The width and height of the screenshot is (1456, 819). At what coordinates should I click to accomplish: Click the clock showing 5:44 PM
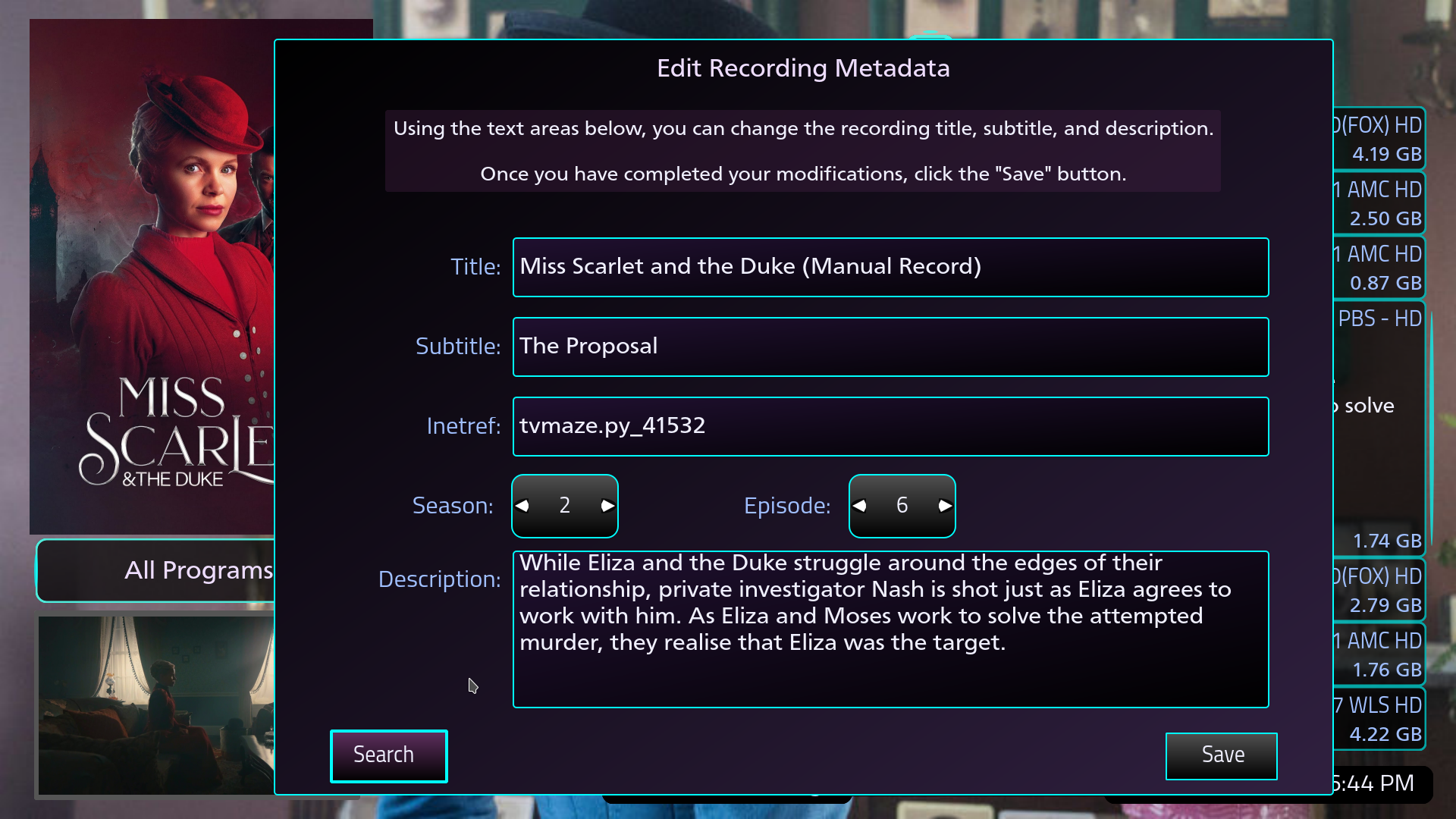(1380, 783)
